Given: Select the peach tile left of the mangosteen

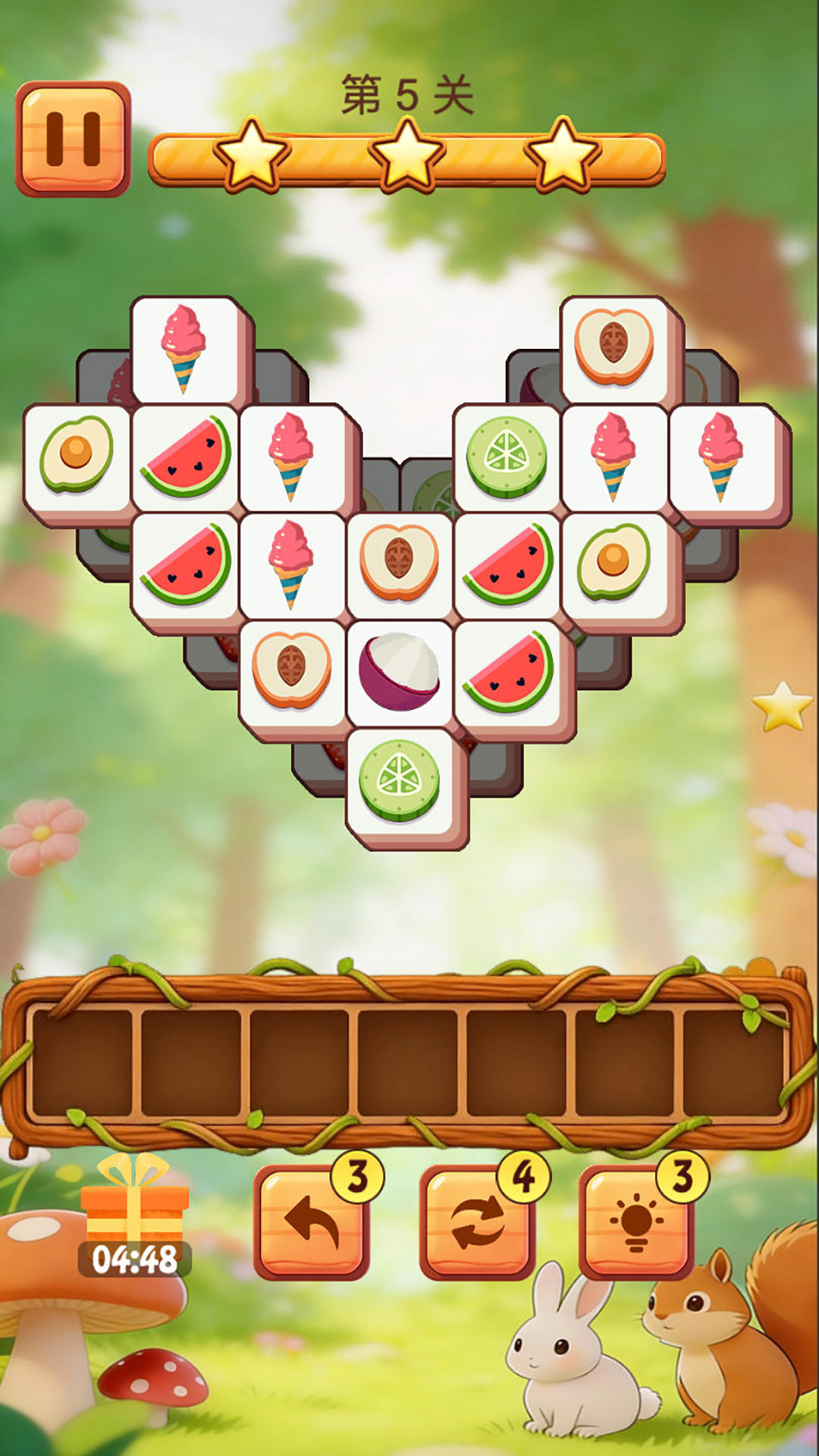Looking at the screenshot, I should (x=292, y=672).
